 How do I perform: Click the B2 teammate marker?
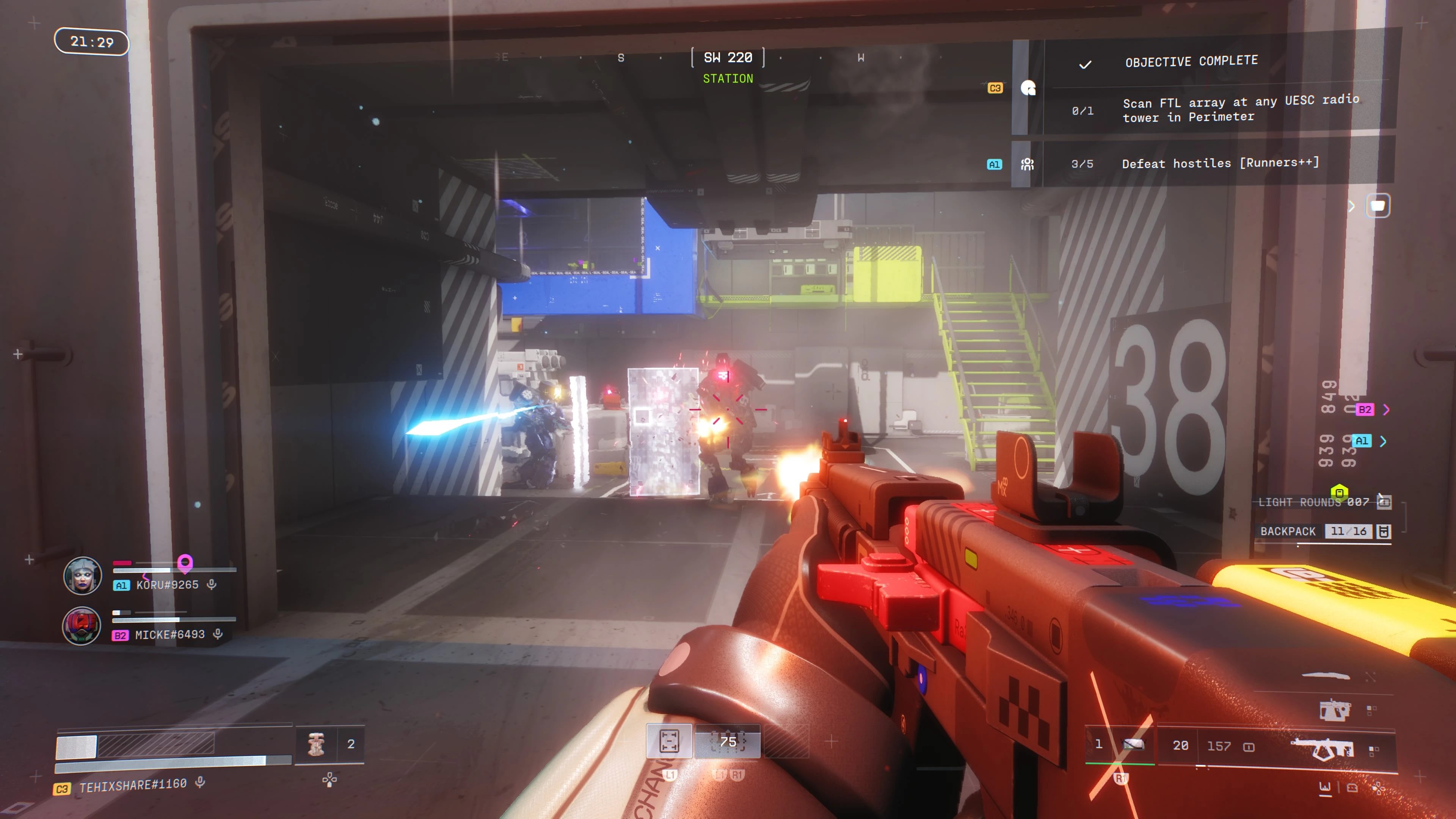click(x=1365, y=409)
